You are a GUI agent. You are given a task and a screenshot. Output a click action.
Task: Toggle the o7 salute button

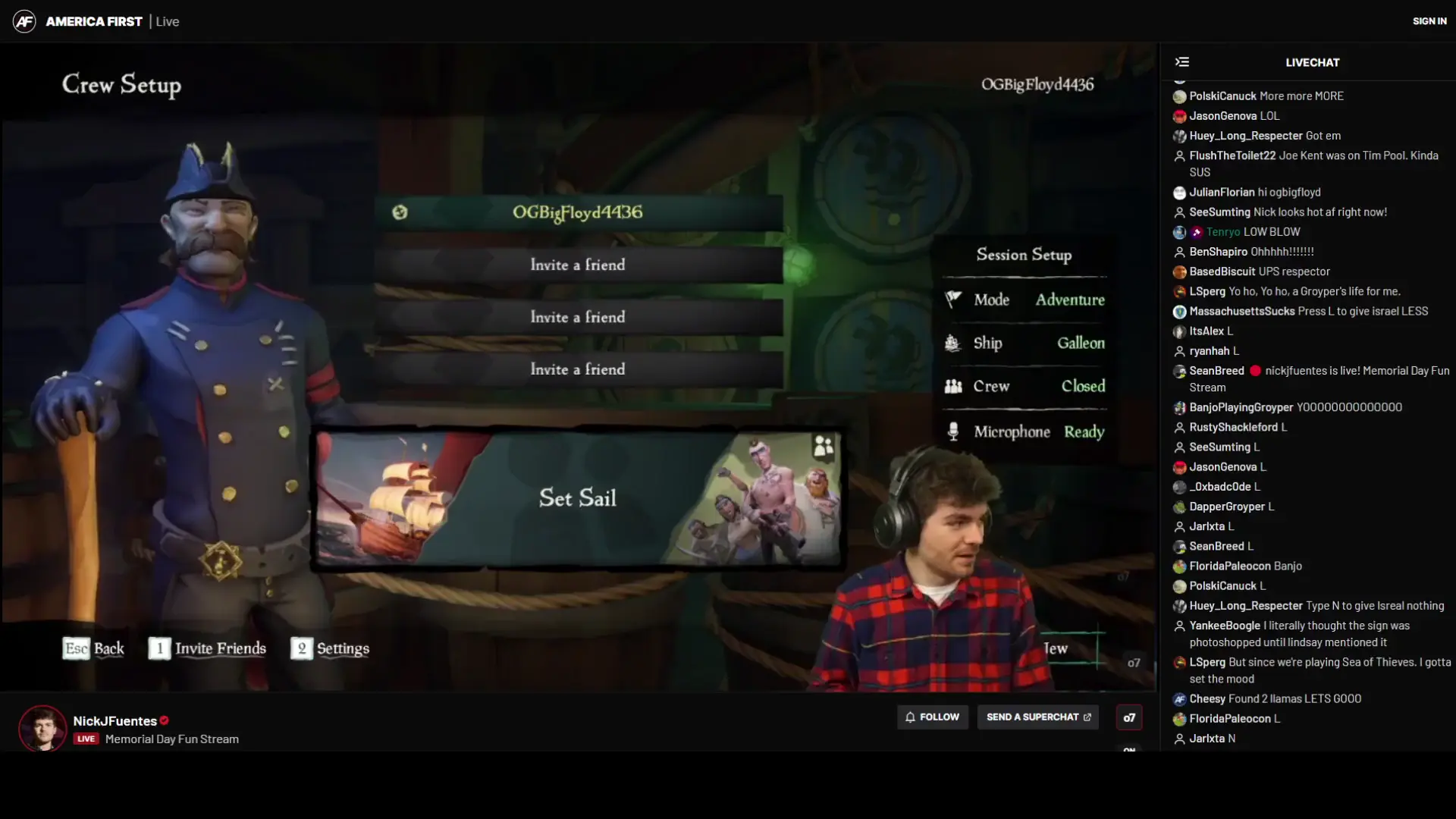(1129, 717)
